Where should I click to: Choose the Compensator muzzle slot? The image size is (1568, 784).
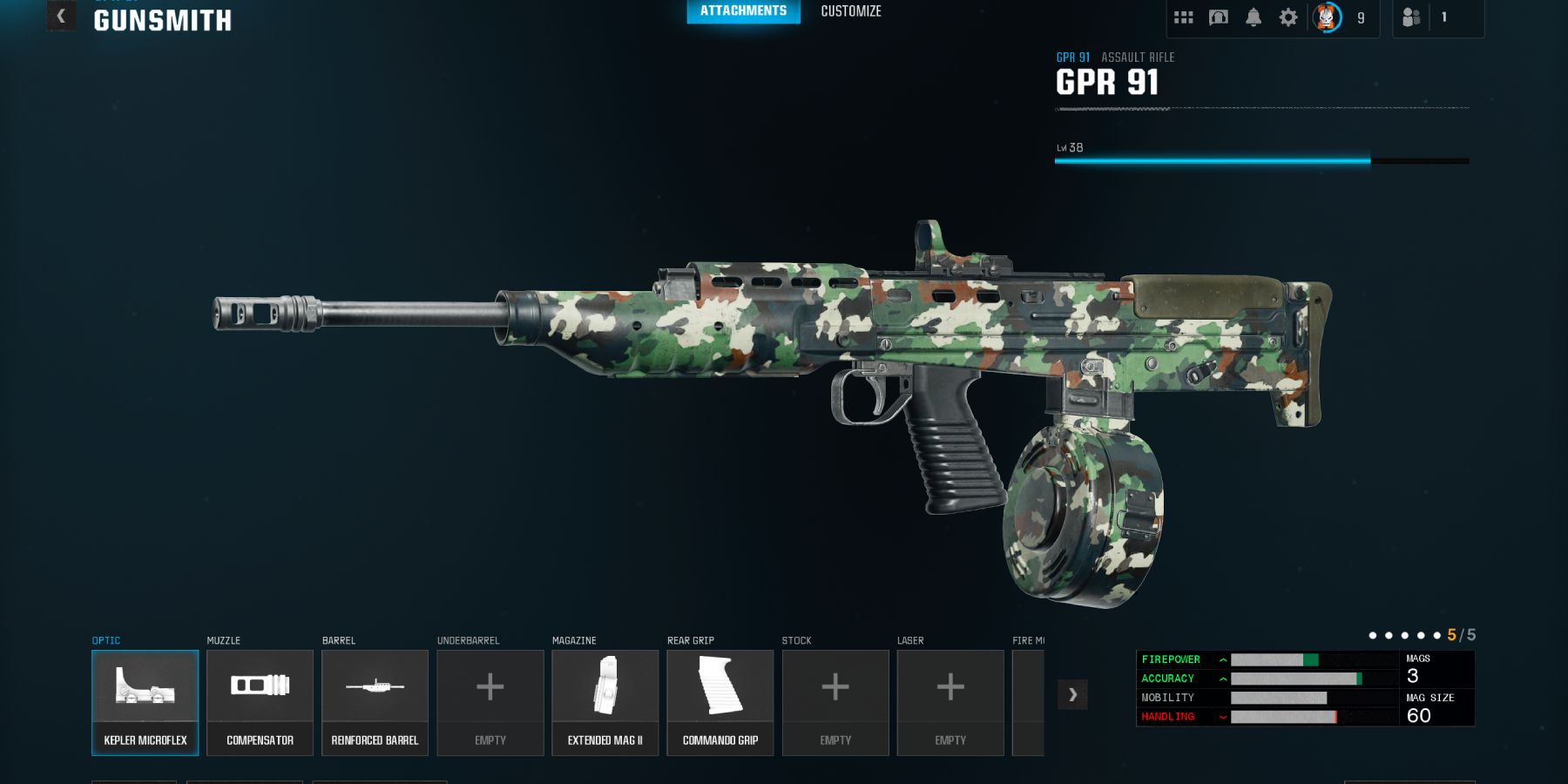pyautogui.click(x=260, y=702)
